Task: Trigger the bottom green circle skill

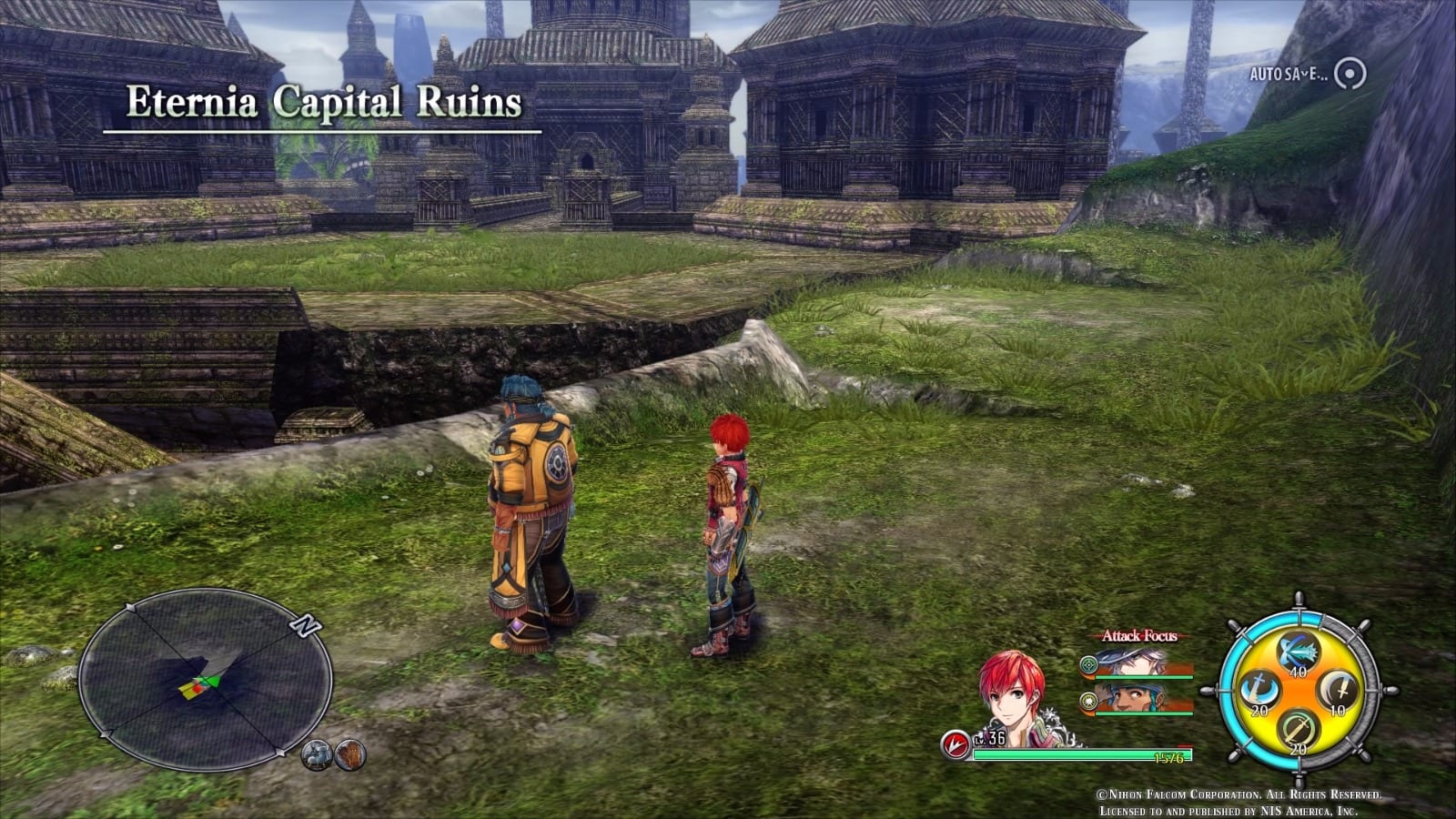Action: (1299, 729)
